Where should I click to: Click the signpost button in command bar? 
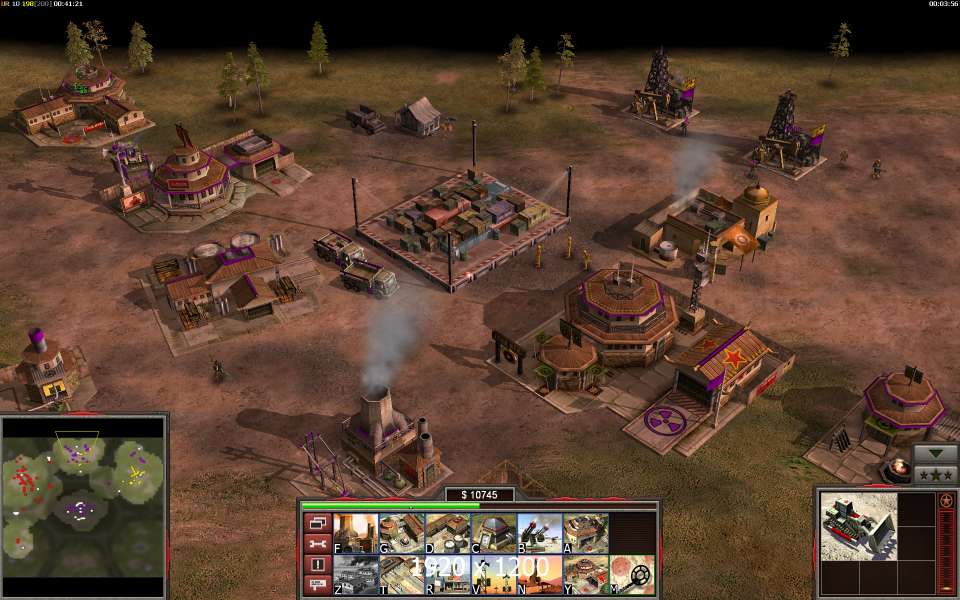coord(317,585)
